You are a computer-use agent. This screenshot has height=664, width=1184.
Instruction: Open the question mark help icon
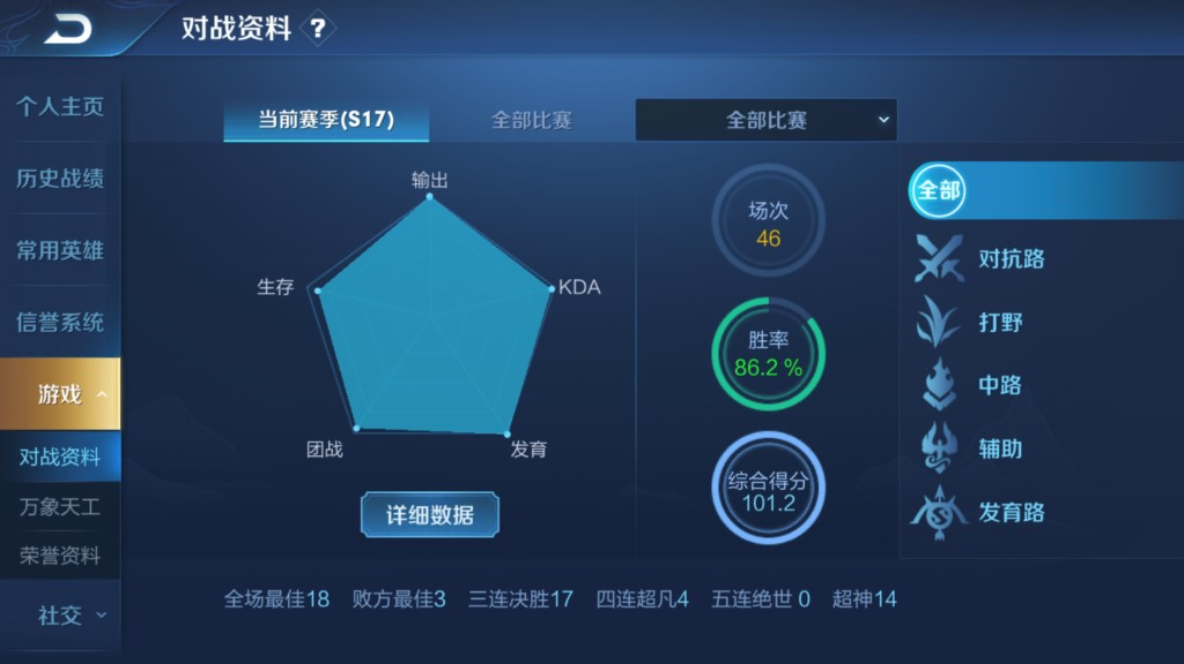pyautogui.click(x=318, y=28)
